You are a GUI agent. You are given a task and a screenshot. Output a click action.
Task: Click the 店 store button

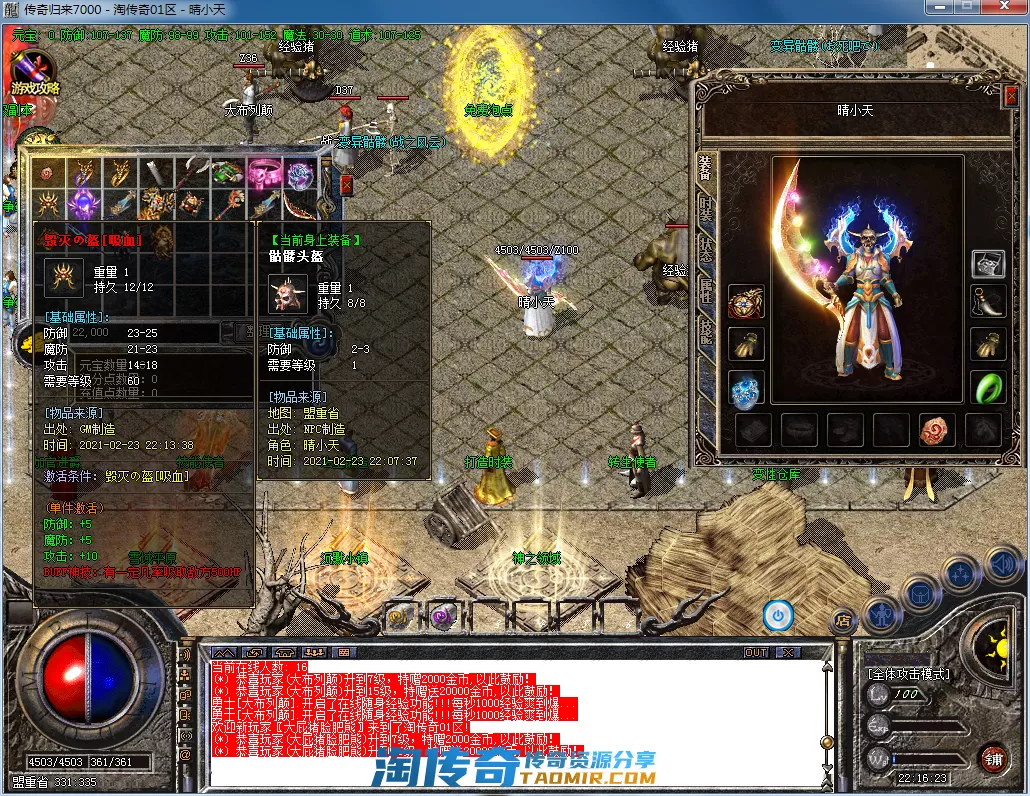(x=843, y=619)
